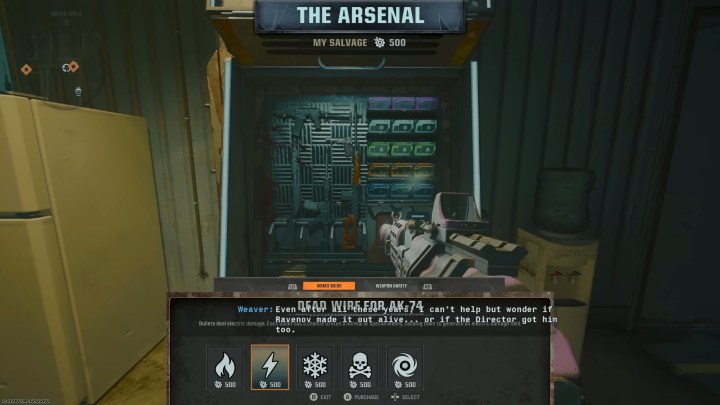The width and height of the screenshot is (720, 405).
Task: Select the fire flame ammo mod
Action: click(225, 366)
